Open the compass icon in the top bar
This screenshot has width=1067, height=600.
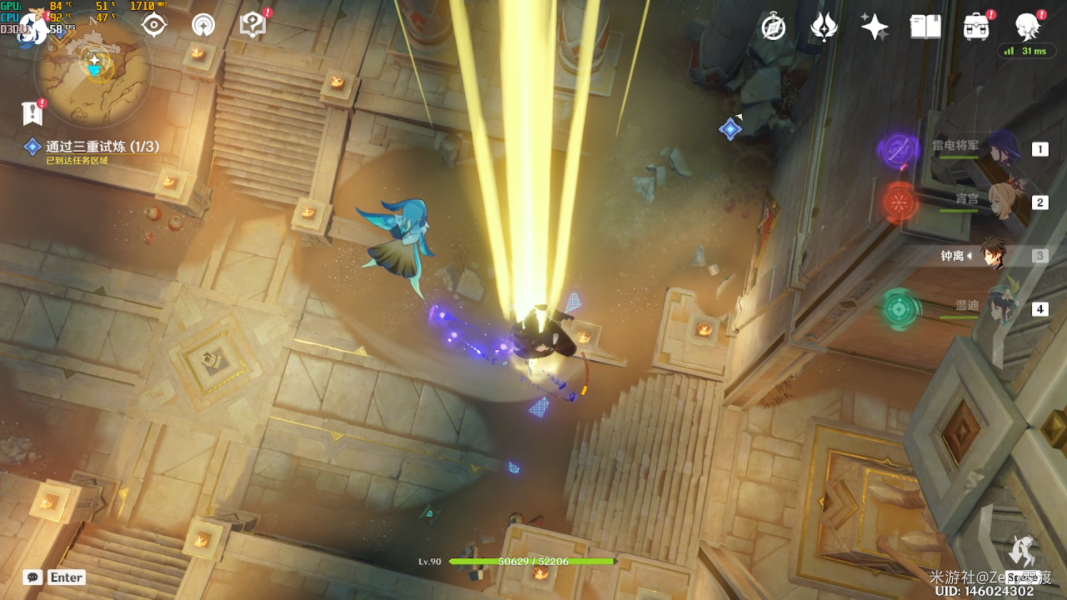point(773,27)
